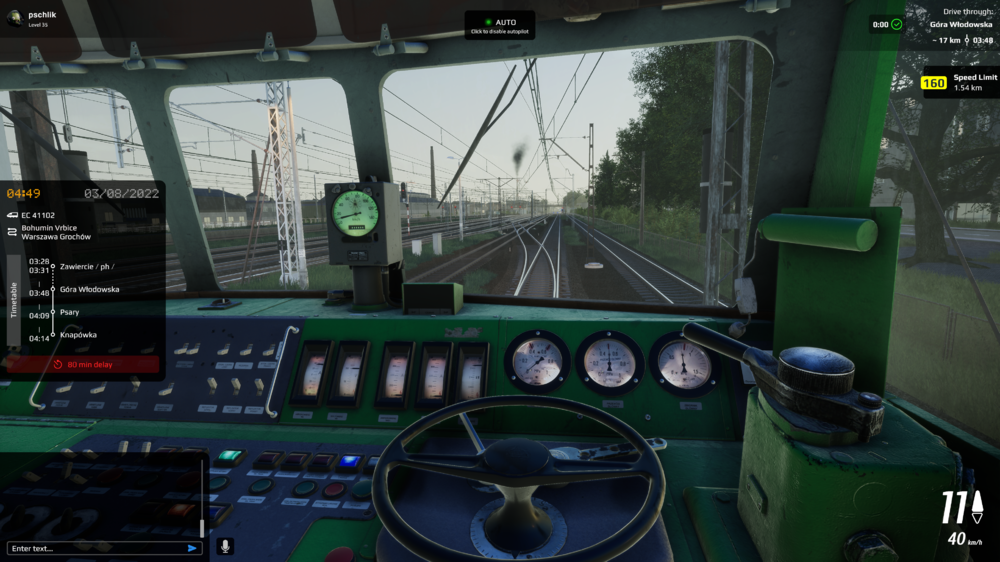Select the Psary timetable stop
This screenshot has height=562, width=1000.
pyautogui.click(x=70, y=312)
